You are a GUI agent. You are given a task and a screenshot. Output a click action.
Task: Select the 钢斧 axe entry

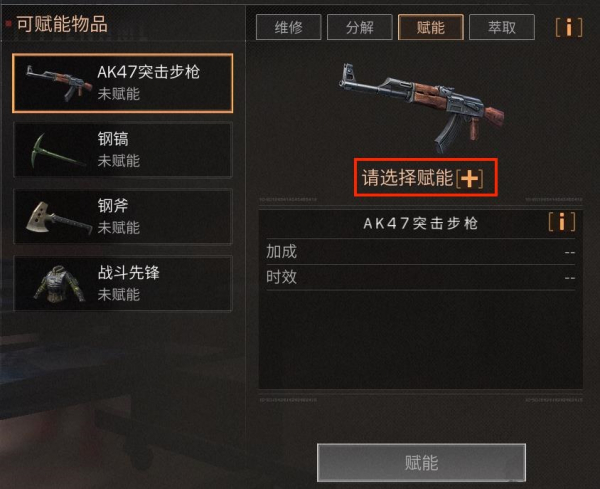coord(122,216)
